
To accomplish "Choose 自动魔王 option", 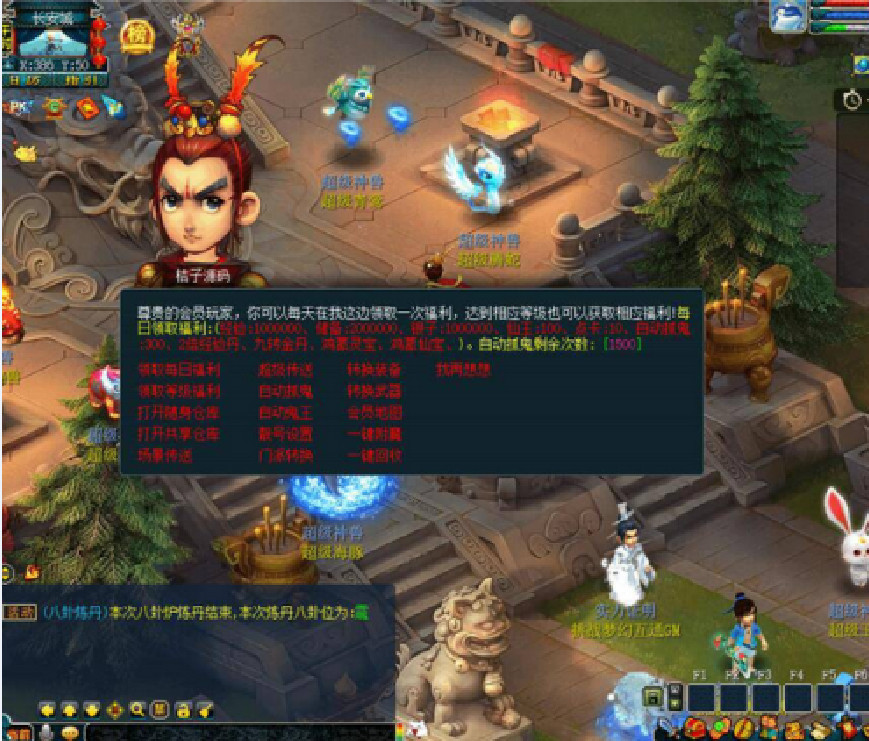I will 285,412.
